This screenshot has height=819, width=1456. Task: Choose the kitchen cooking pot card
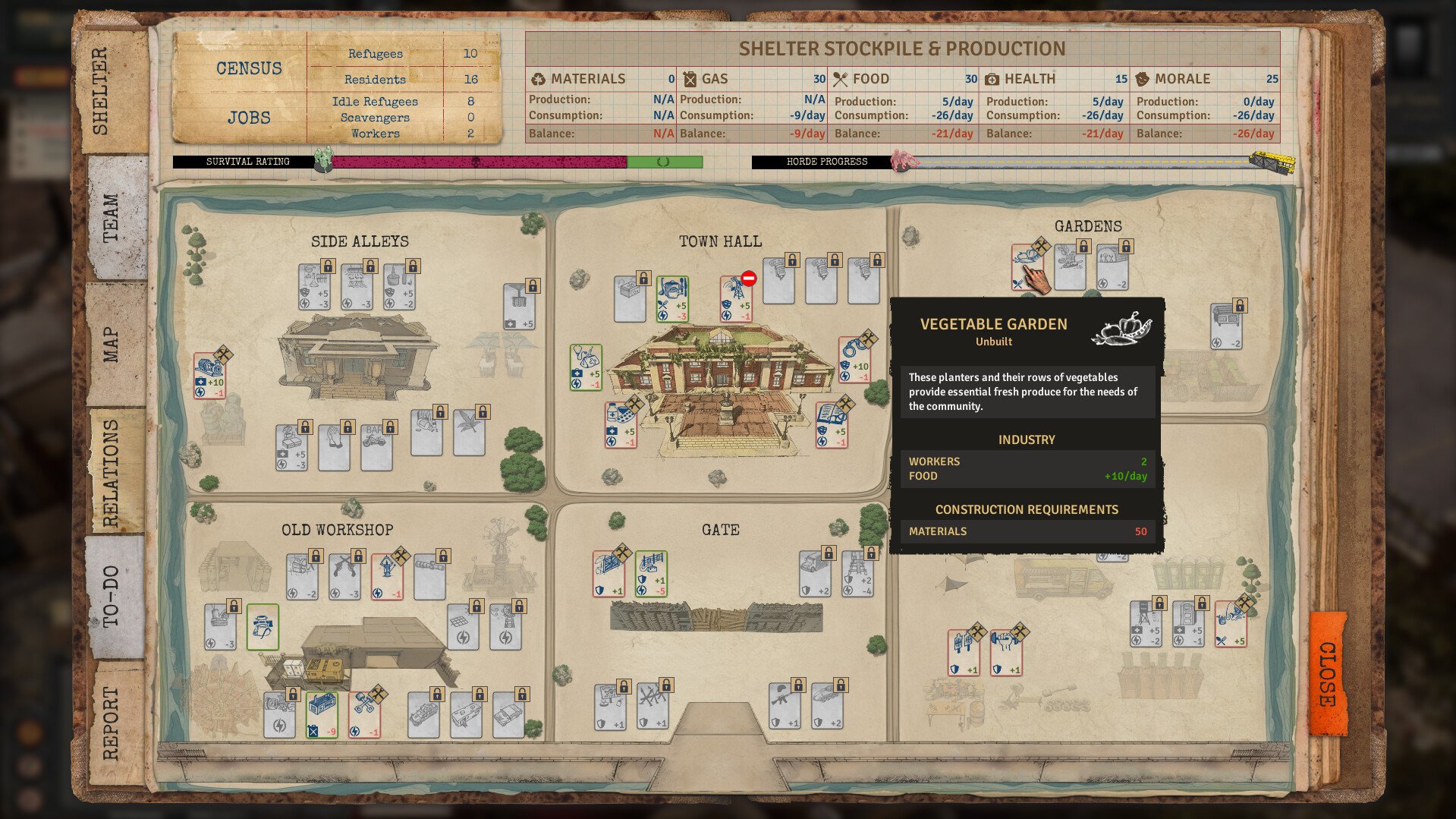pos(672,298)
